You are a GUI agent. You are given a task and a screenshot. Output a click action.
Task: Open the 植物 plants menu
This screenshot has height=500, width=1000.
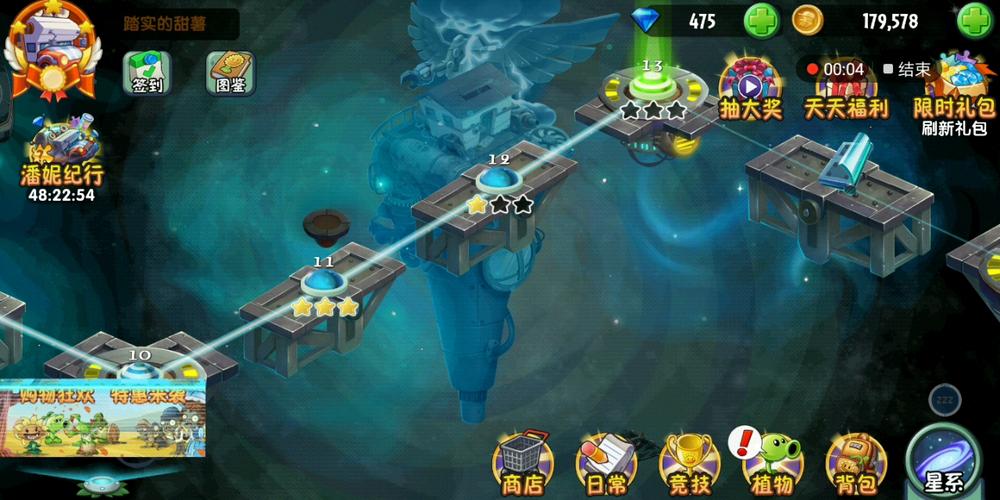(x=772, y=462)
